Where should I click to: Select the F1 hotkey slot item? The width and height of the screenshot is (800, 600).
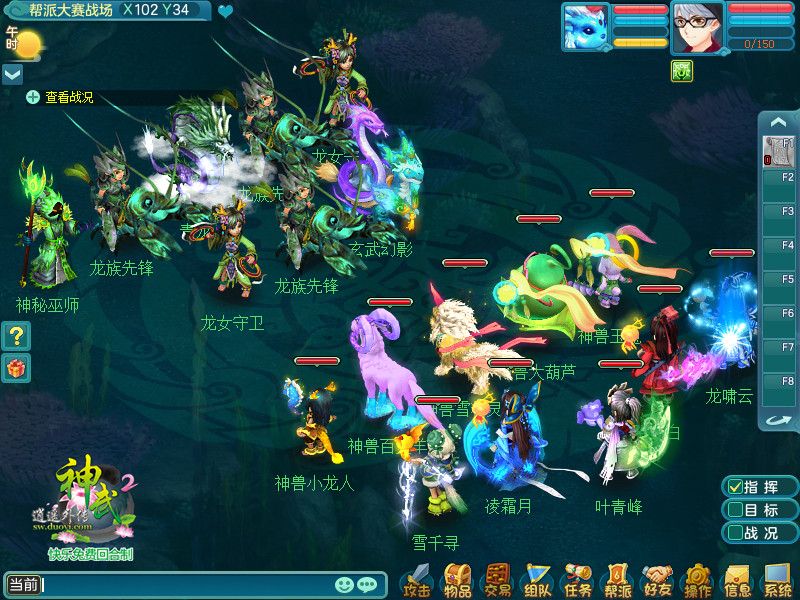(x=778, y=152)
